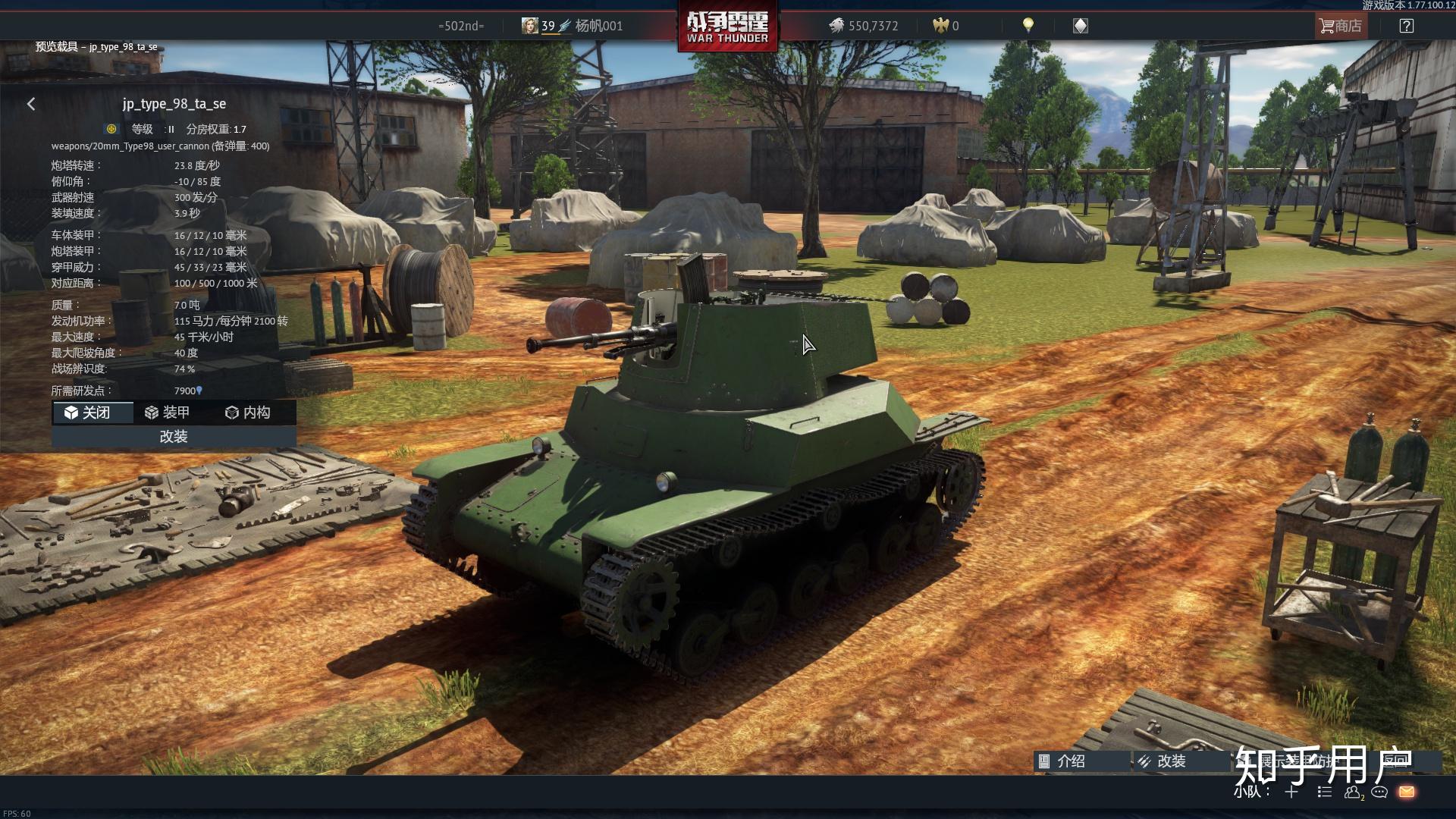Click the War Thunder logo menu
Viewport: 1456px width, 819px height.
(x=727, y=27)
